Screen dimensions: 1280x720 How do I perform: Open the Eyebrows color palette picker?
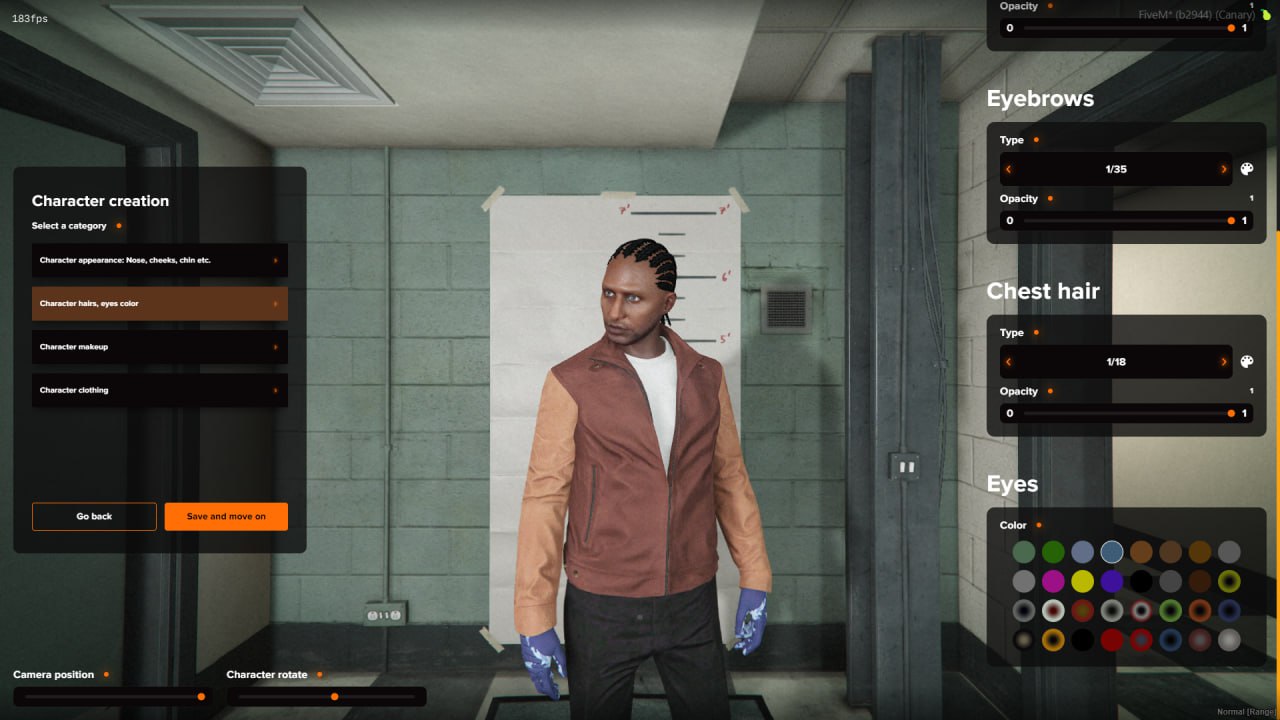1246,168
